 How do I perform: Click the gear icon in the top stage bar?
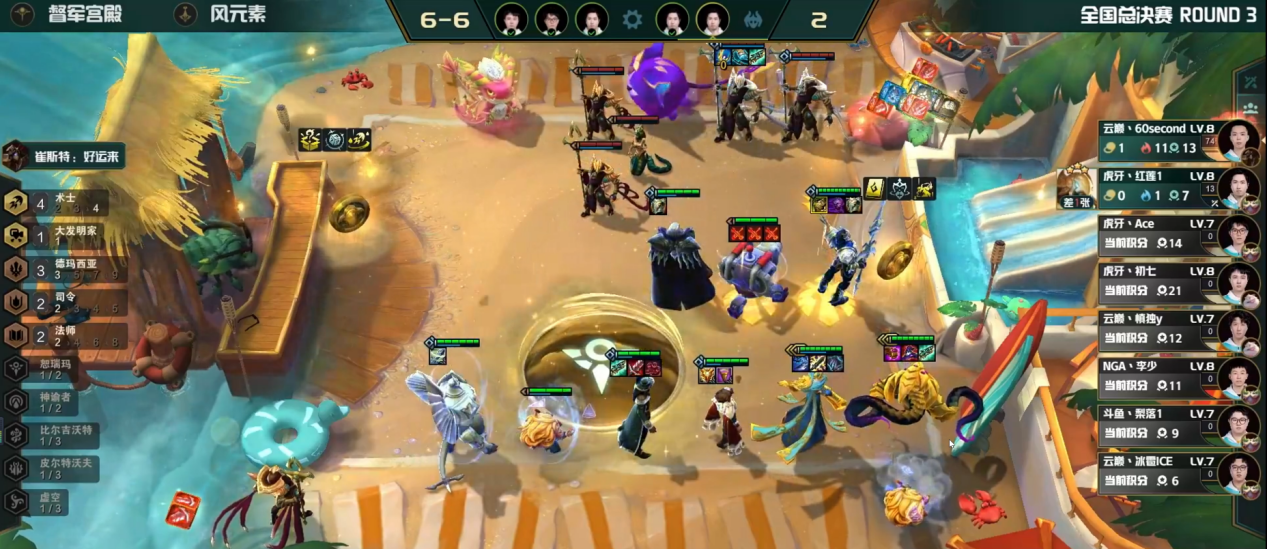632,19
